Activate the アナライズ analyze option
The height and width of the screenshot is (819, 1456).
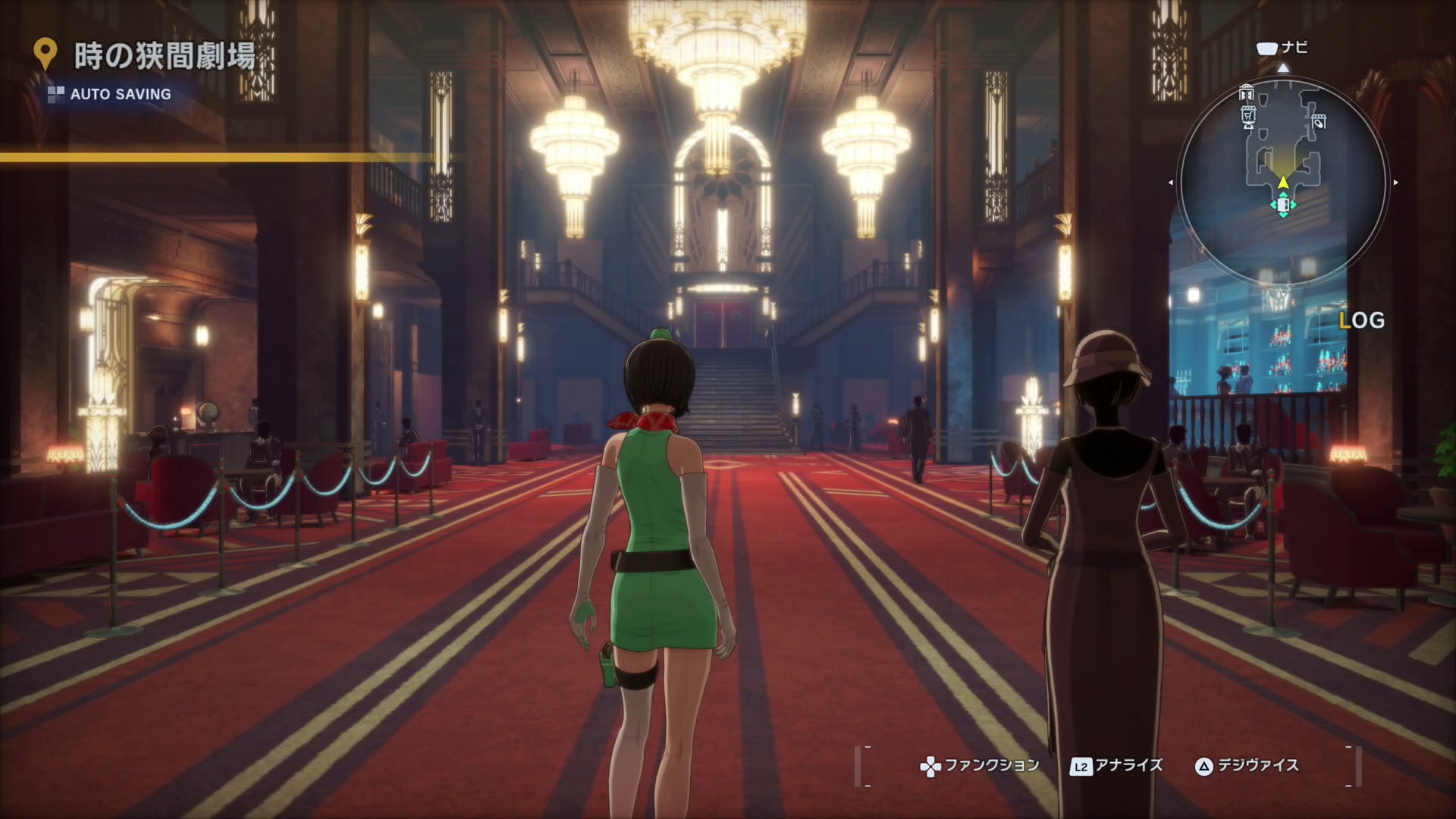tap(1116, 766)
